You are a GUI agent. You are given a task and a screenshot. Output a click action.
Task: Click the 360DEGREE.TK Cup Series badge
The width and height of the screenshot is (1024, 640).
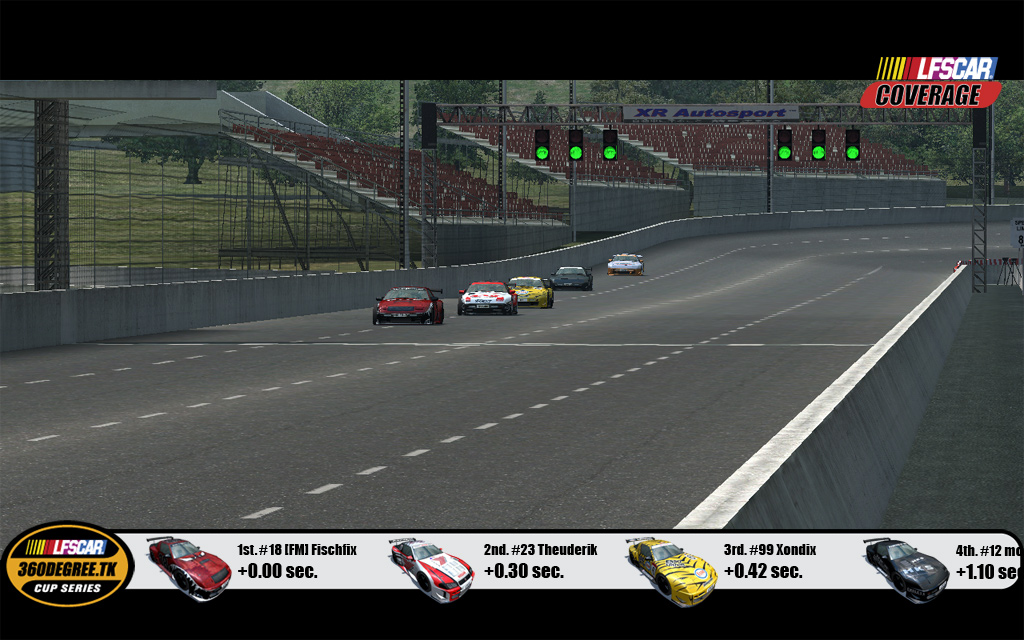point(67,565)
